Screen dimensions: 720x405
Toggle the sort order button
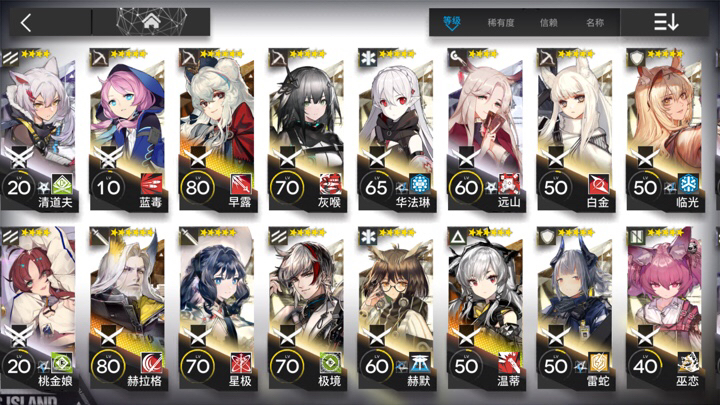click(x=666, y=22)
